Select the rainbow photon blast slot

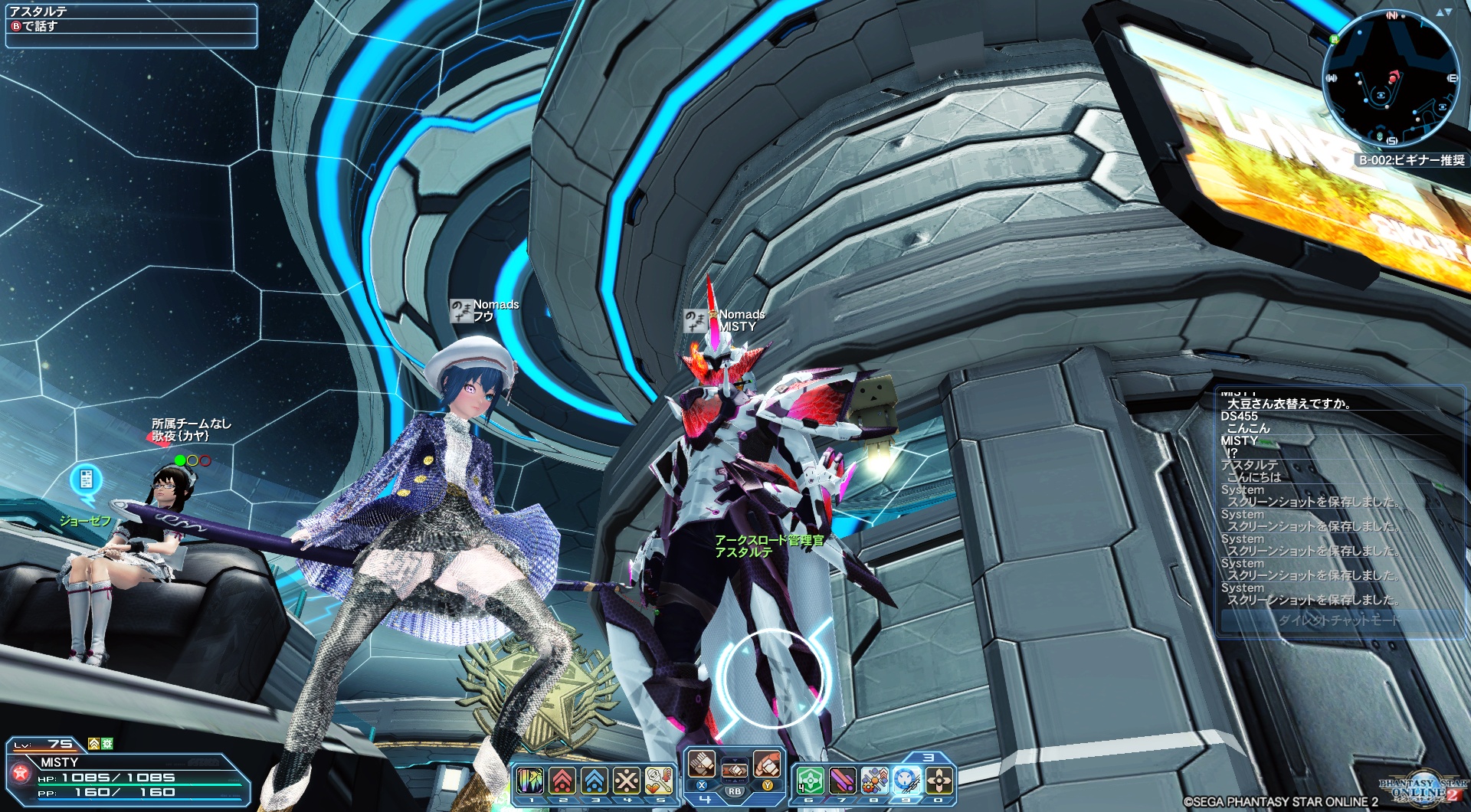[530, 781]
